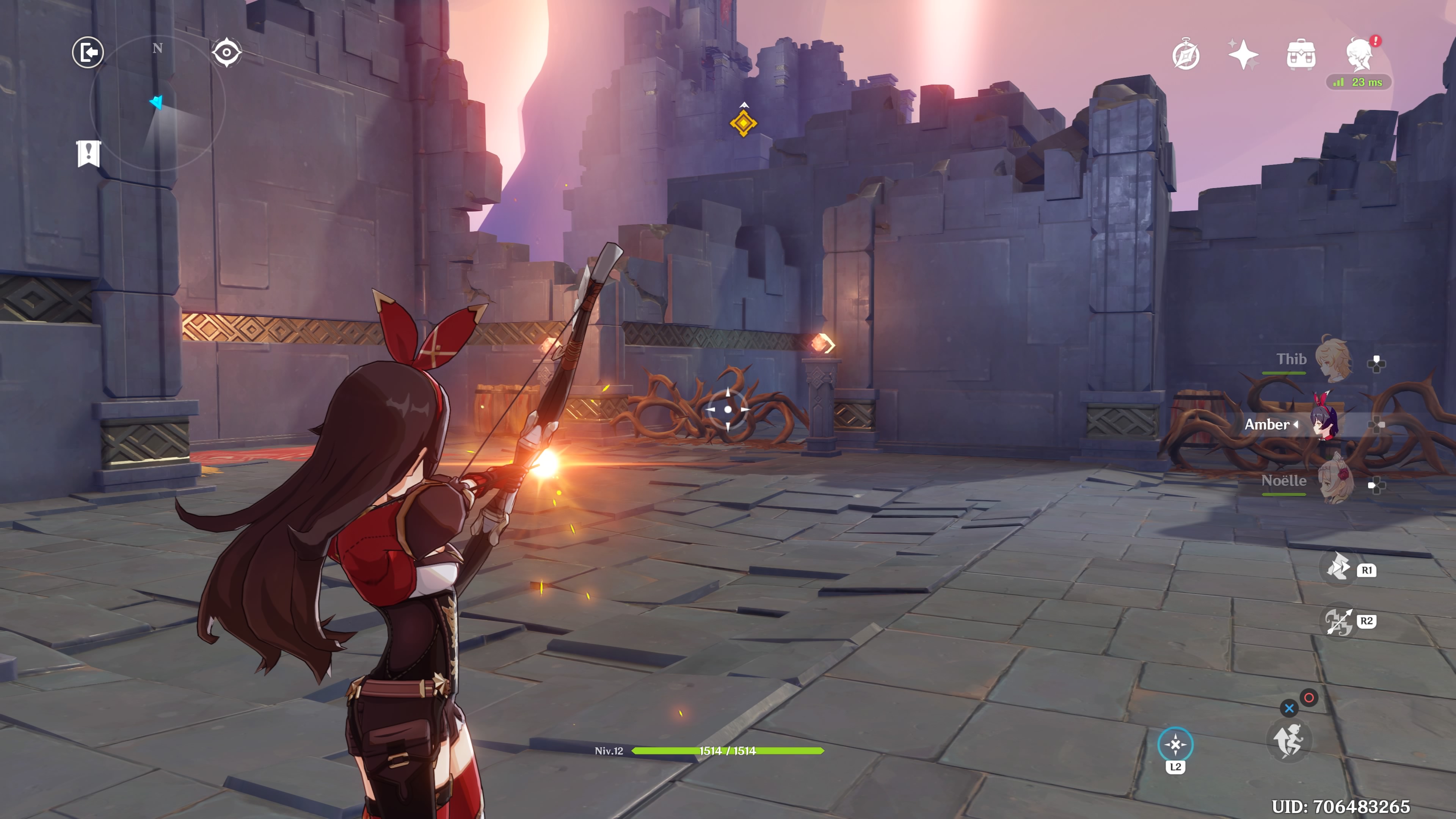
Task: Activate the aimed bow shot icon
Action: [1338, 621]
